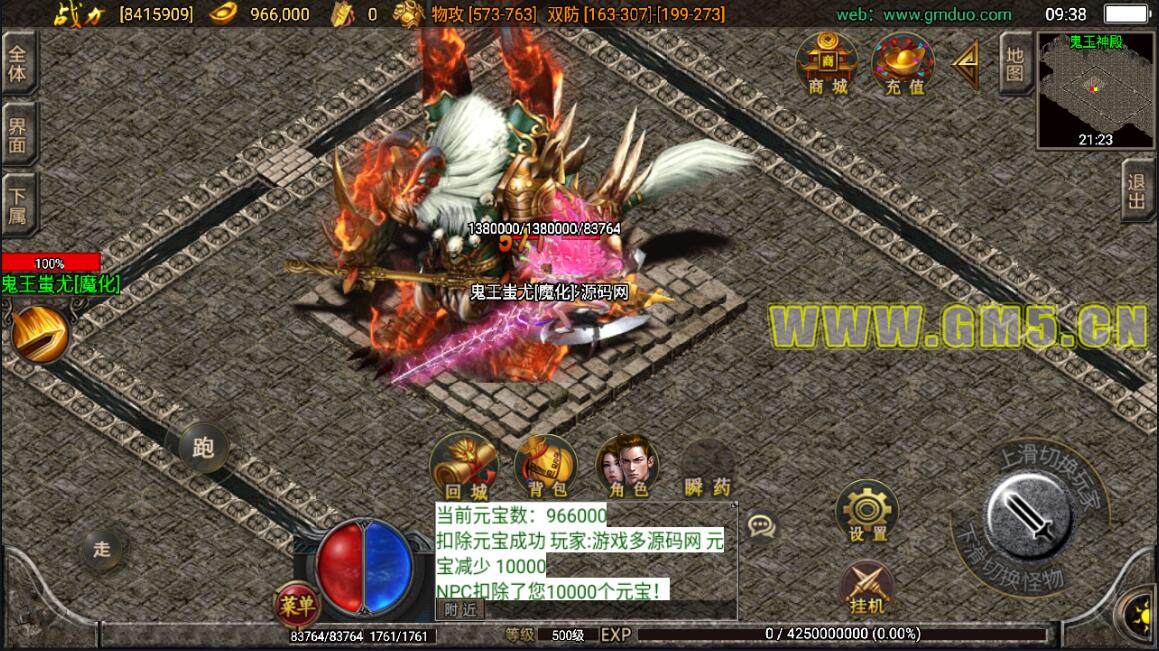Select the 界面 side tab
The width and height of the screenshot is (1159, 651).
coord(19,135)
